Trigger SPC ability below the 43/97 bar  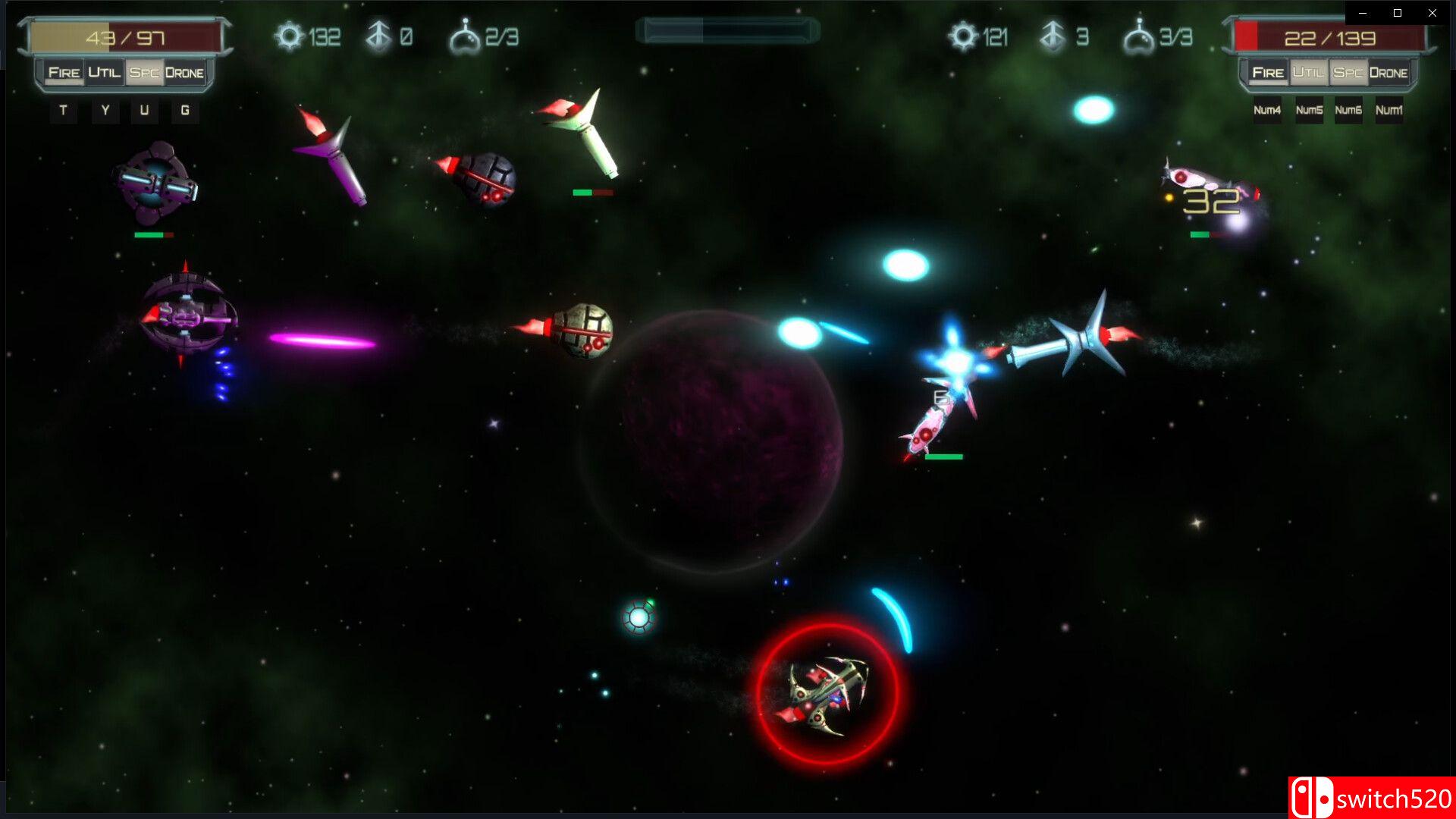[144, 73]
